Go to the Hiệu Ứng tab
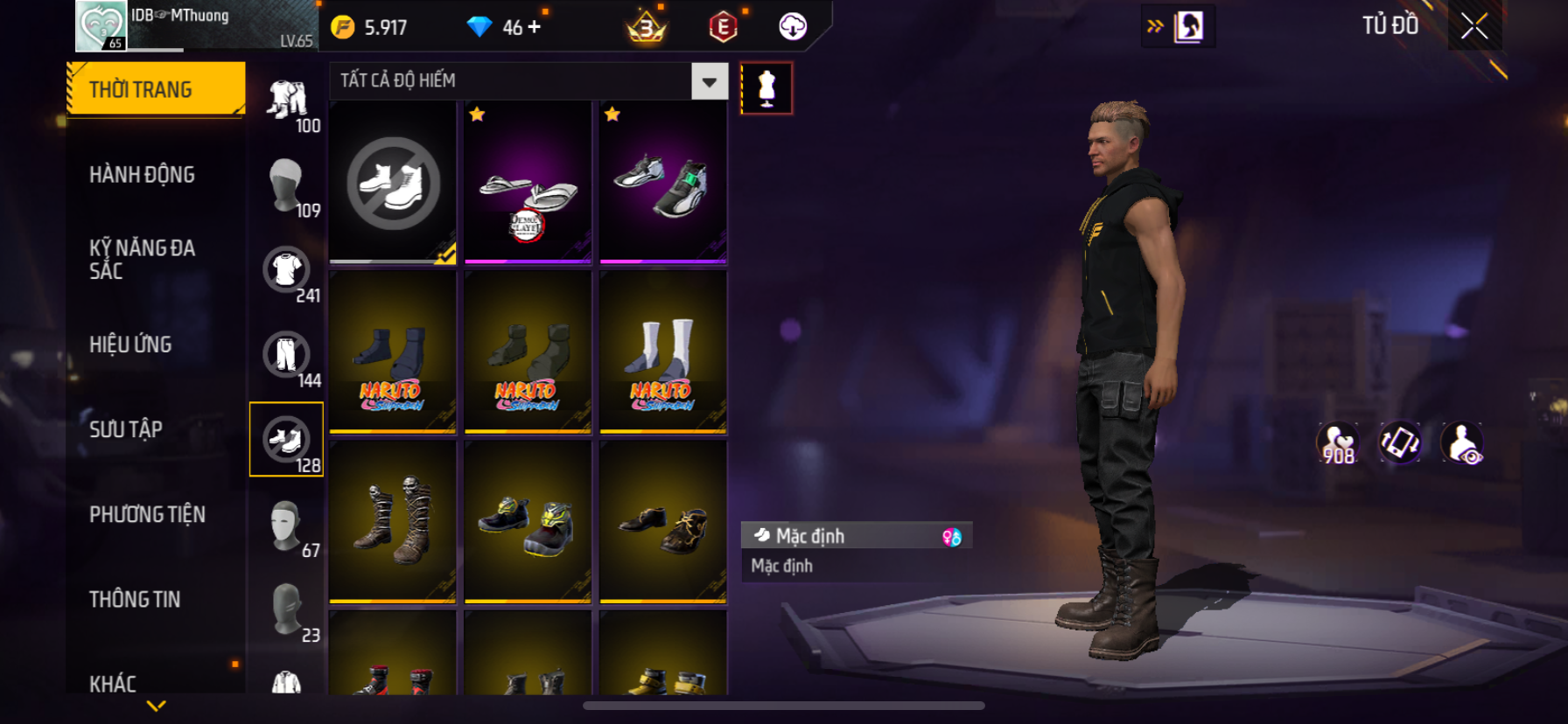 tap(130, 345)
